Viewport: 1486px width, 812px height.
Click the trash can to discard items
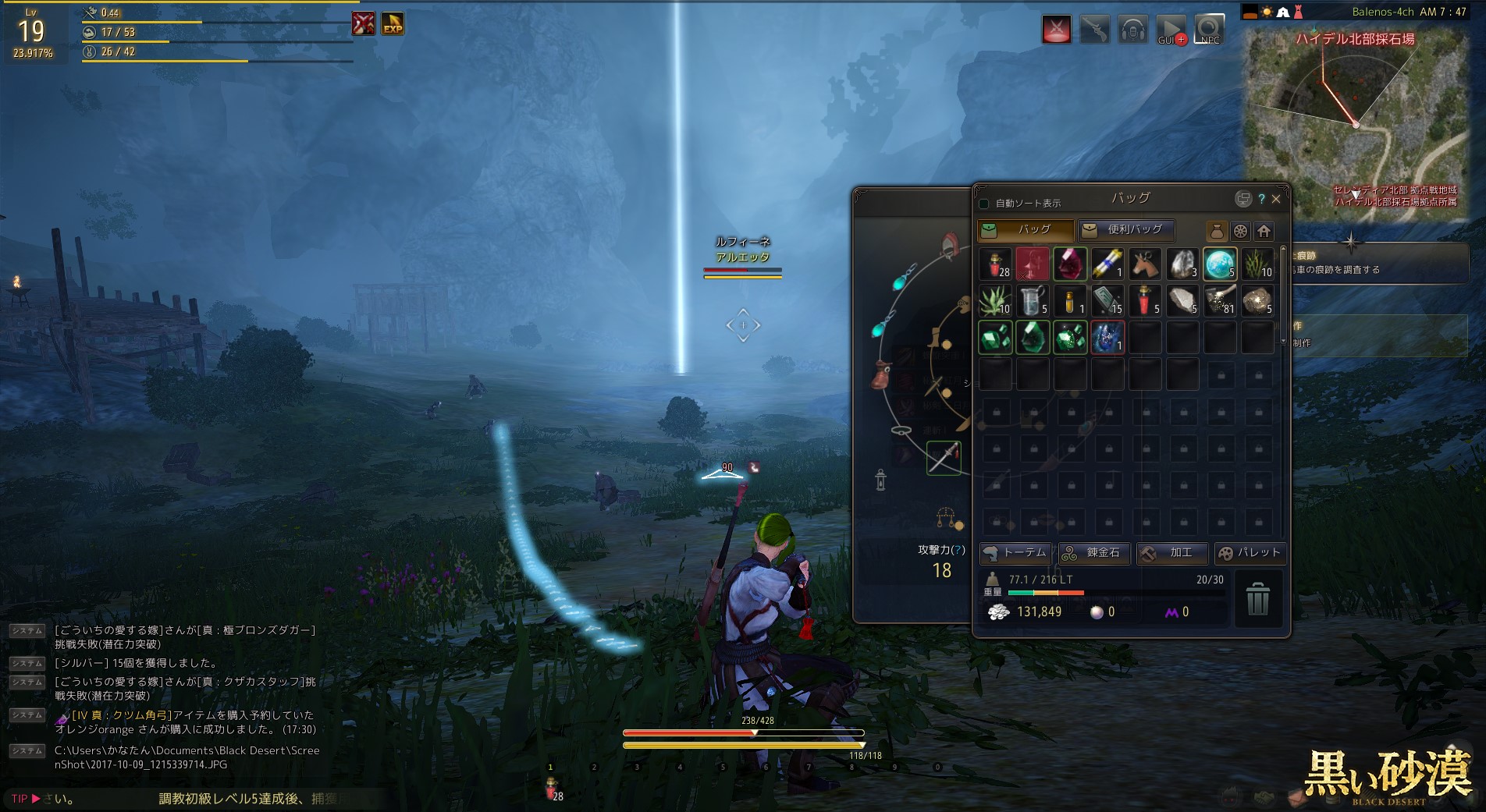pyautogui.click(x=1257, y=599)
